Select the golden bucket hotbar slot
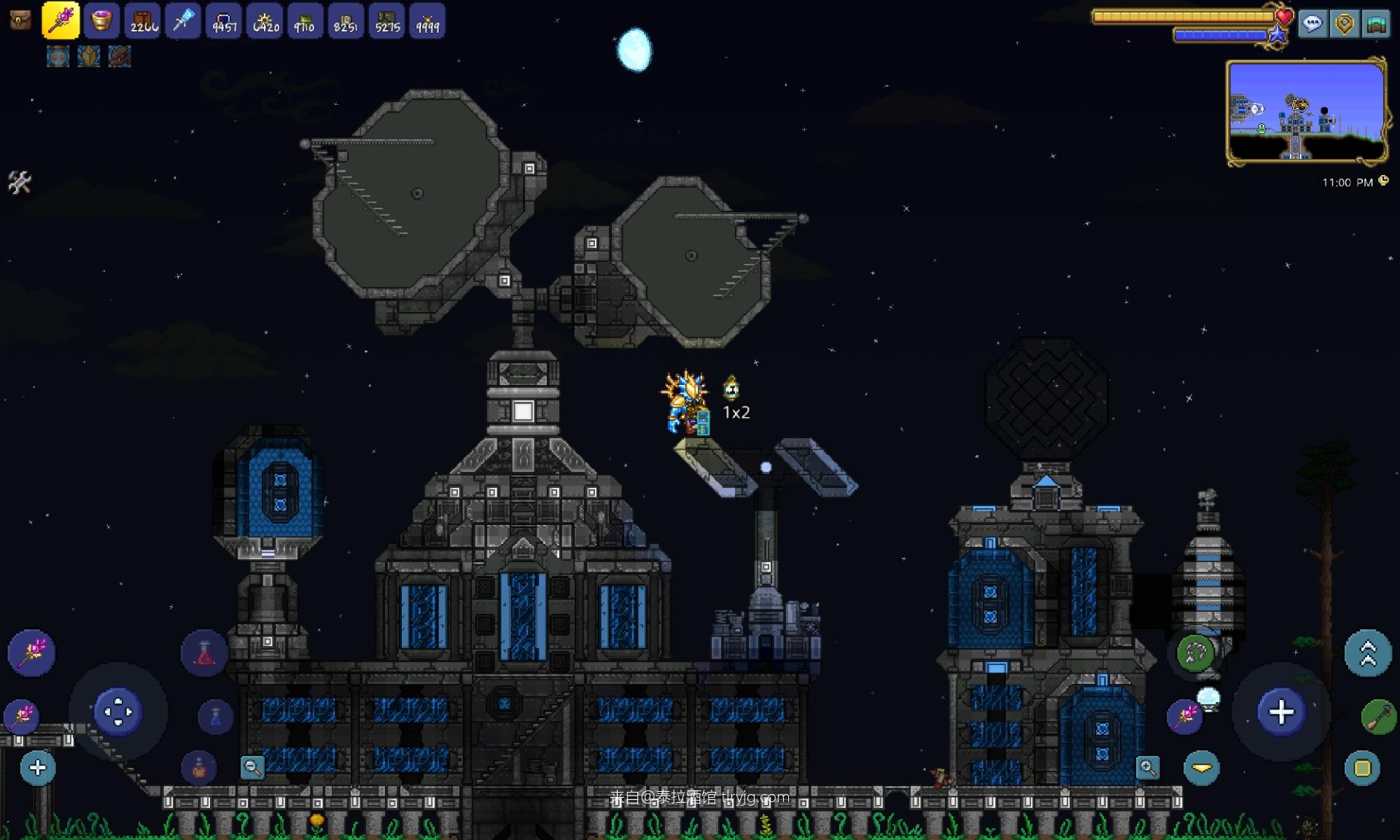Viewport: 1400px width, 840px height. (x=101, y=20)
